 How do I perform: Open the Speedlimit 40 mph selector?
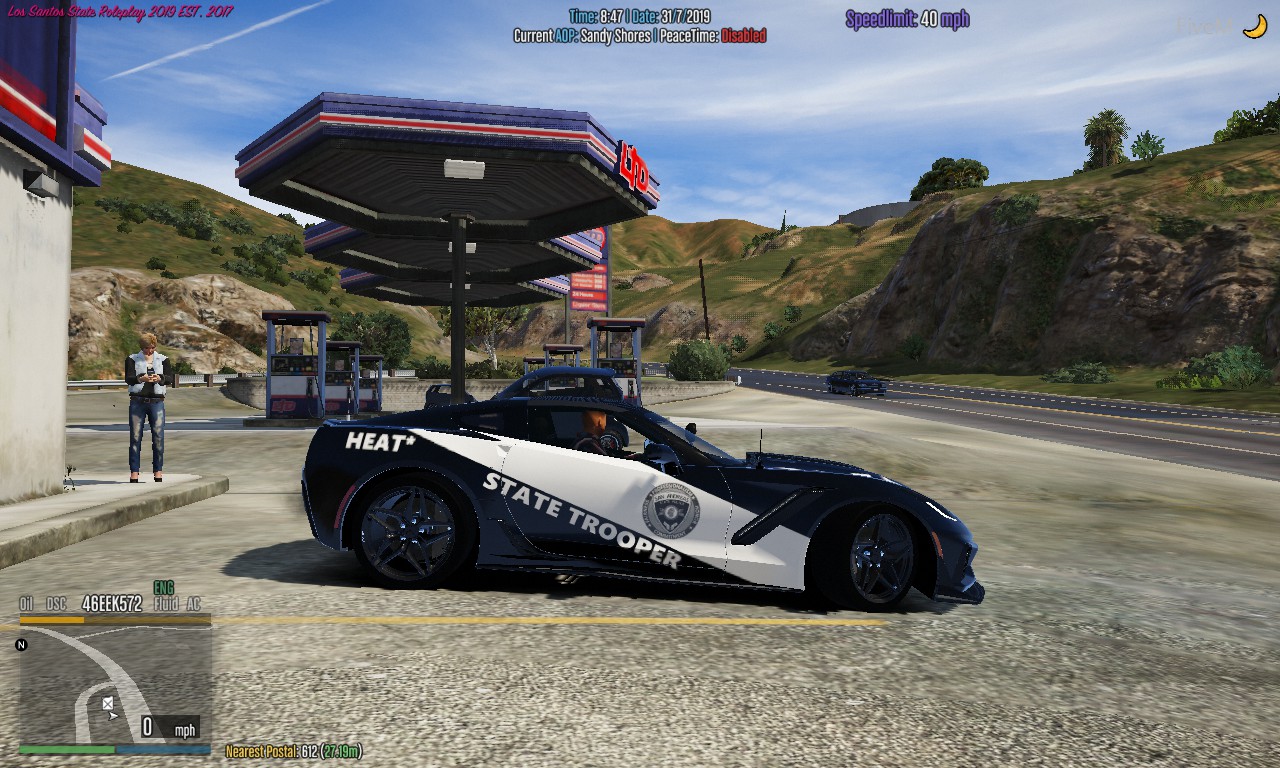tap(908, 18)
